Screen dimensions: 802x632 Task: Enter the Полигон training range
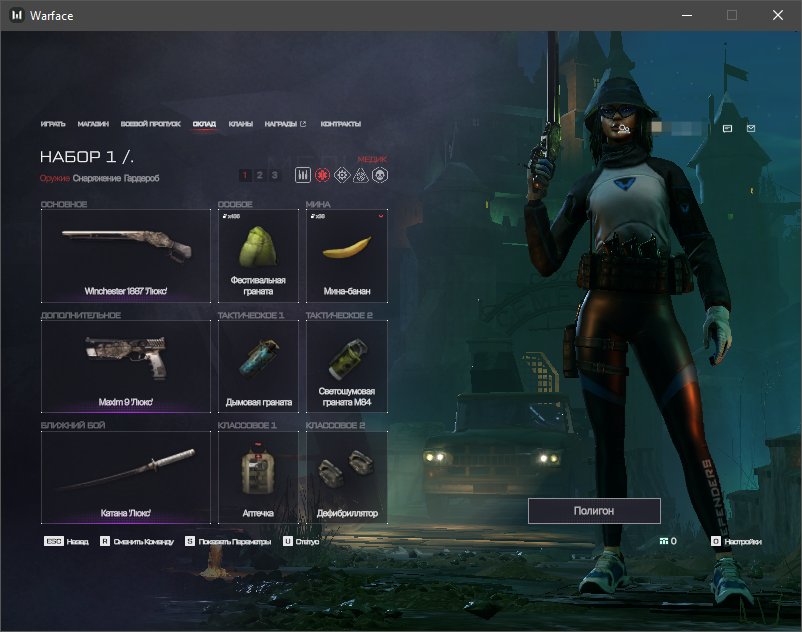594,511
